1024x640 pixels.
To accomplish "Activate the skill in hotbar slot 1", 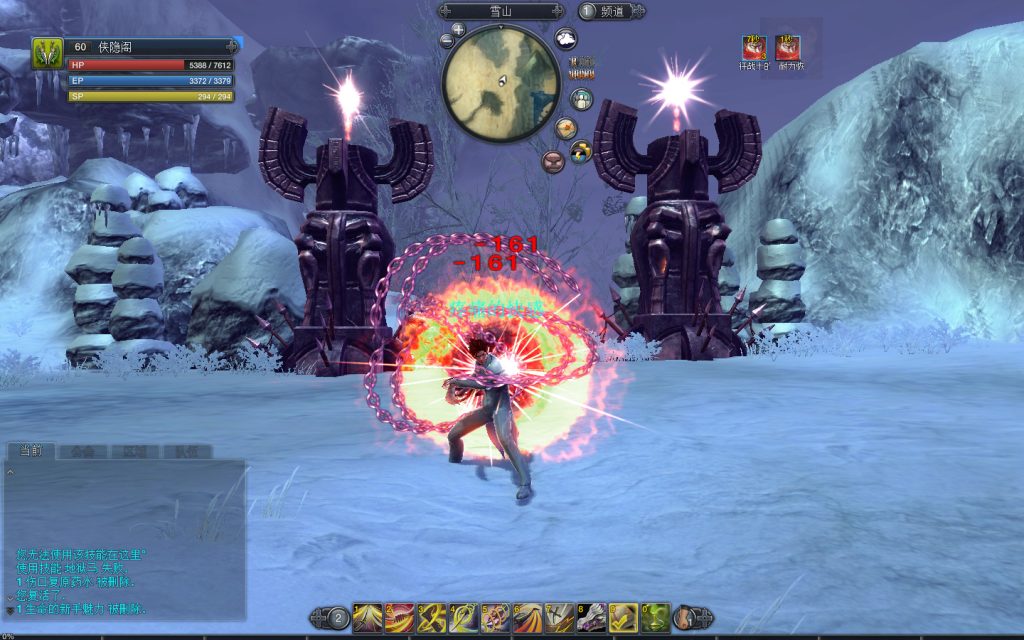I will coord(367,618).
